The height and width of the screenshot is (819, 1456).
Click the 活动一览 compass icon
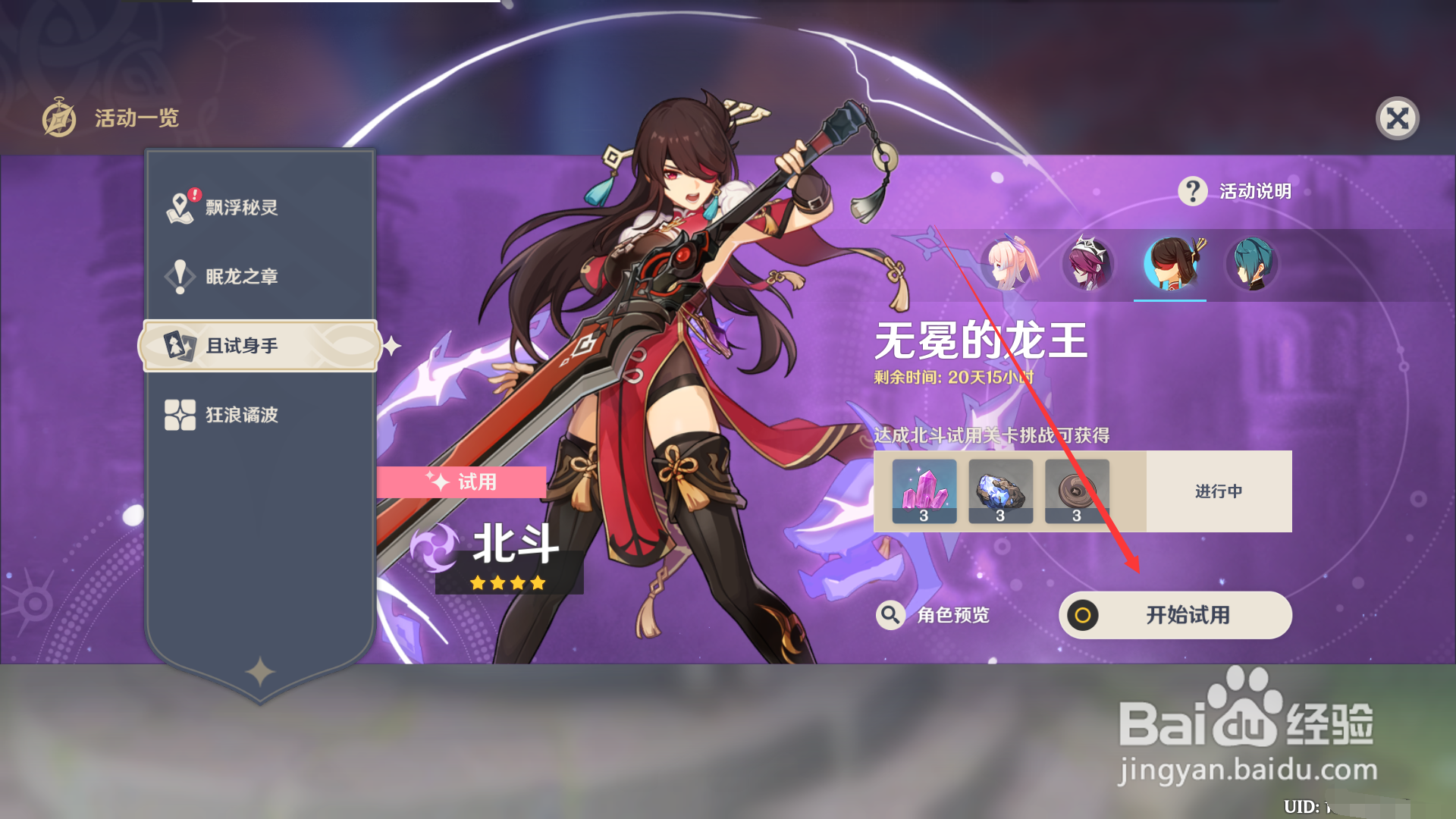[x=59, y=118]
